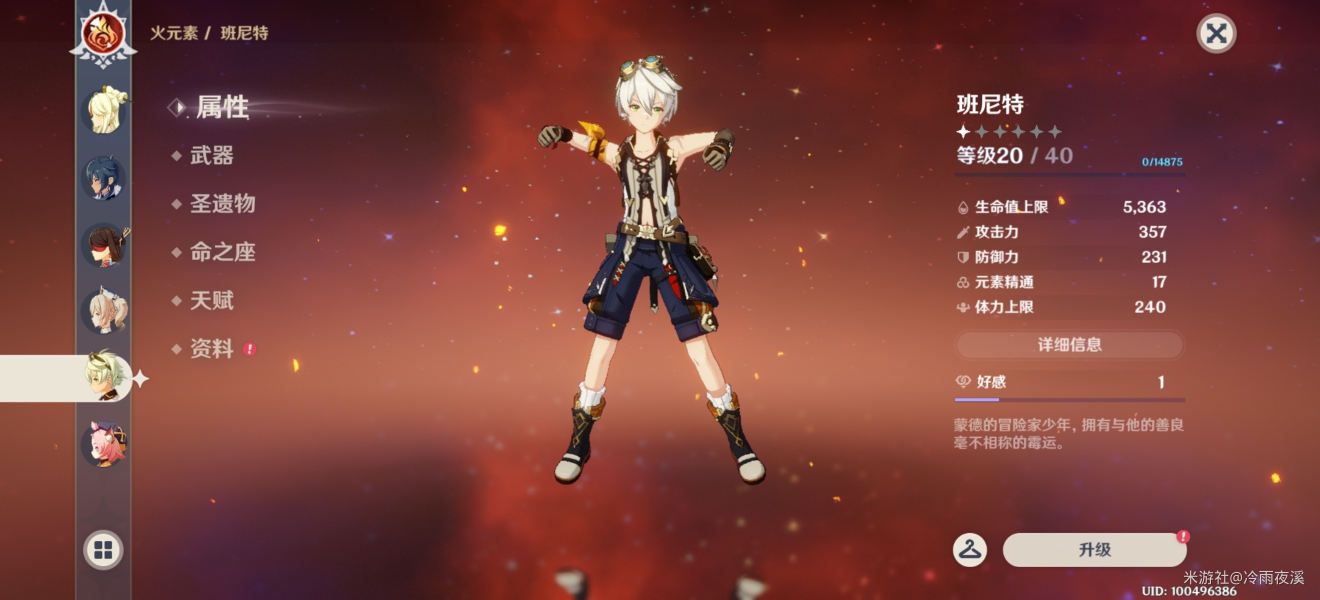The width and height of the screenshot is (1320, 600).
Task: Open the 资料 profile section
Action: 211,349
